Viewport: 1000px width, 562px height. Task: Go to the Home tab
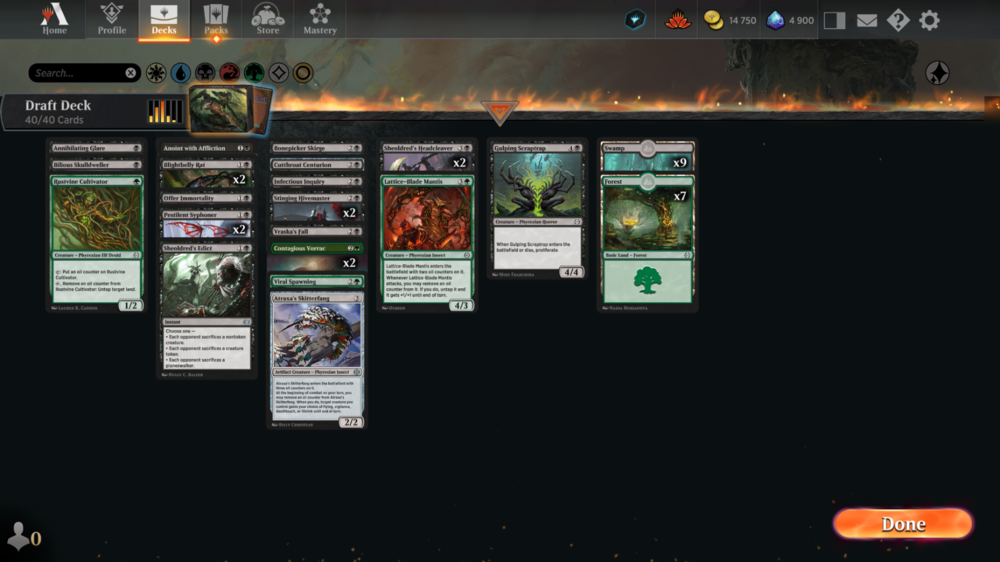[x=54, y=19]
